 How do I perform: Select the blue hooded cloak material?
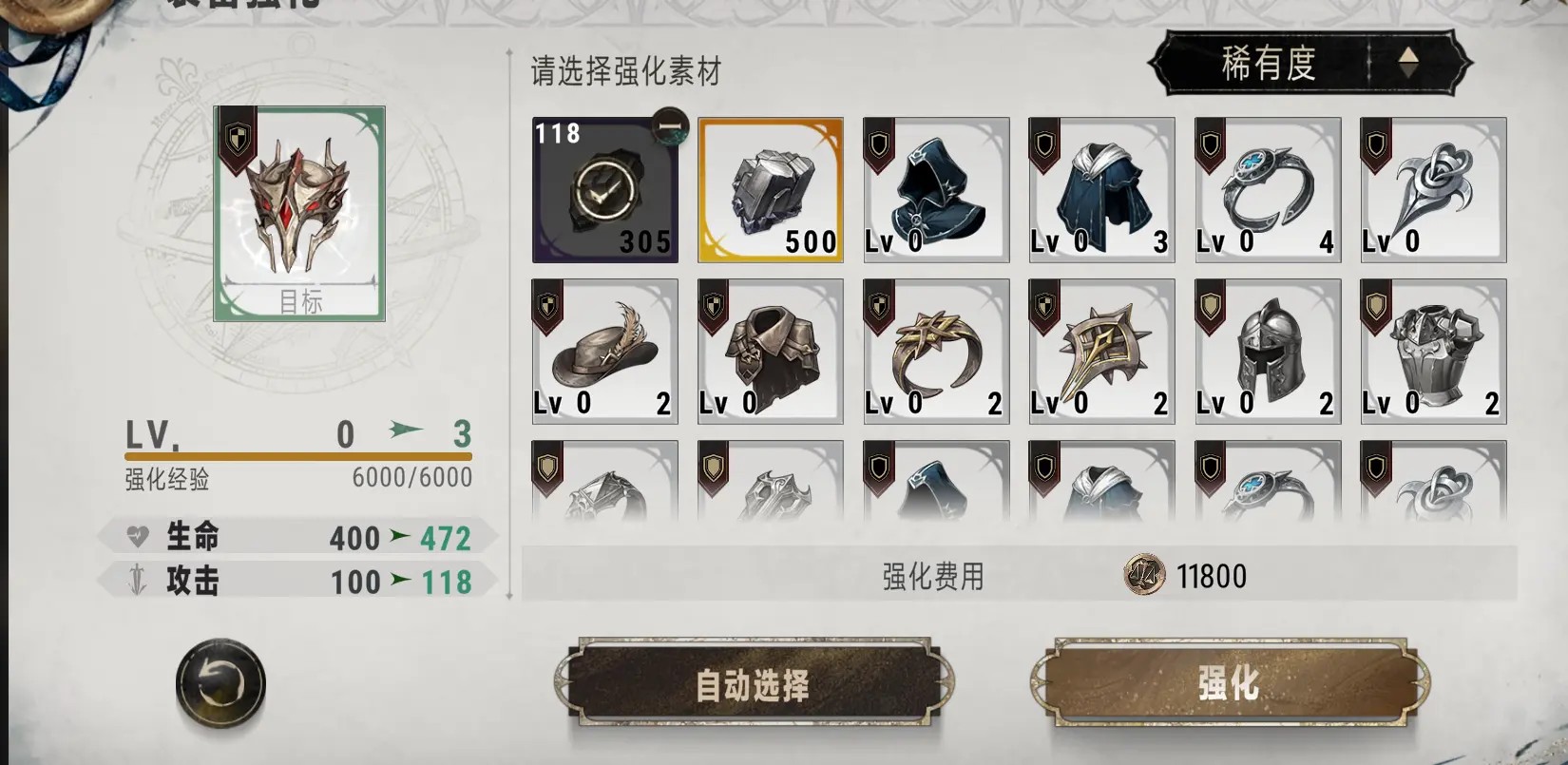pyautogui.click(x=935, y=189)
